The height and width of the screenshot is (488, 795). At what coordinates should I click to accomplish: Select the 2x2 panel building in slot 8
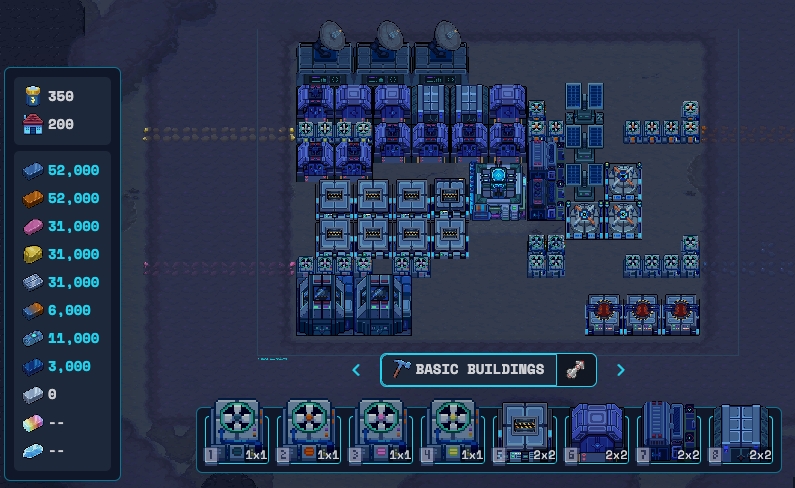[x=743, y=433]
